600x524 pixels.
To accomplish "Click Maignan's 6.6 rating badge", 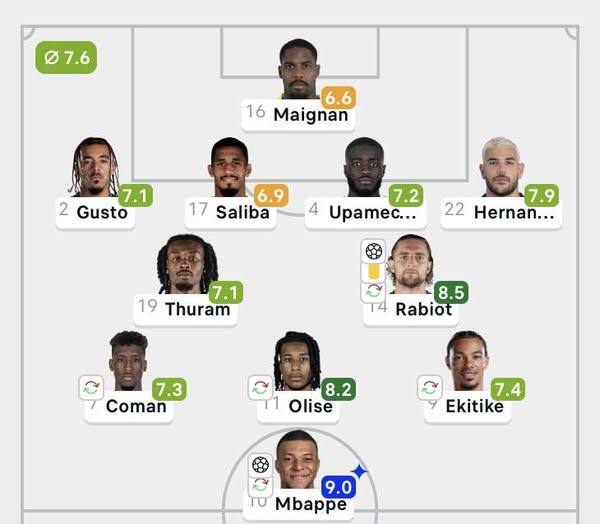I will click(338, 98).
